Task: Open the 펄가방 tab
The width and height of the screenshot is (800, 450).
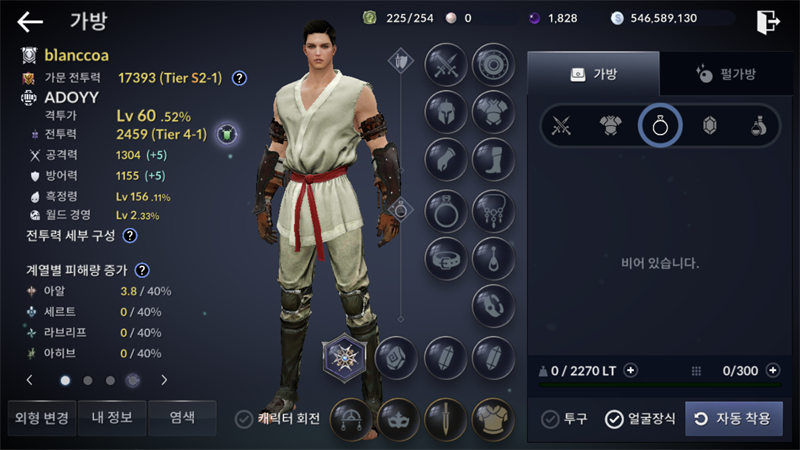Action: [726, 73]
